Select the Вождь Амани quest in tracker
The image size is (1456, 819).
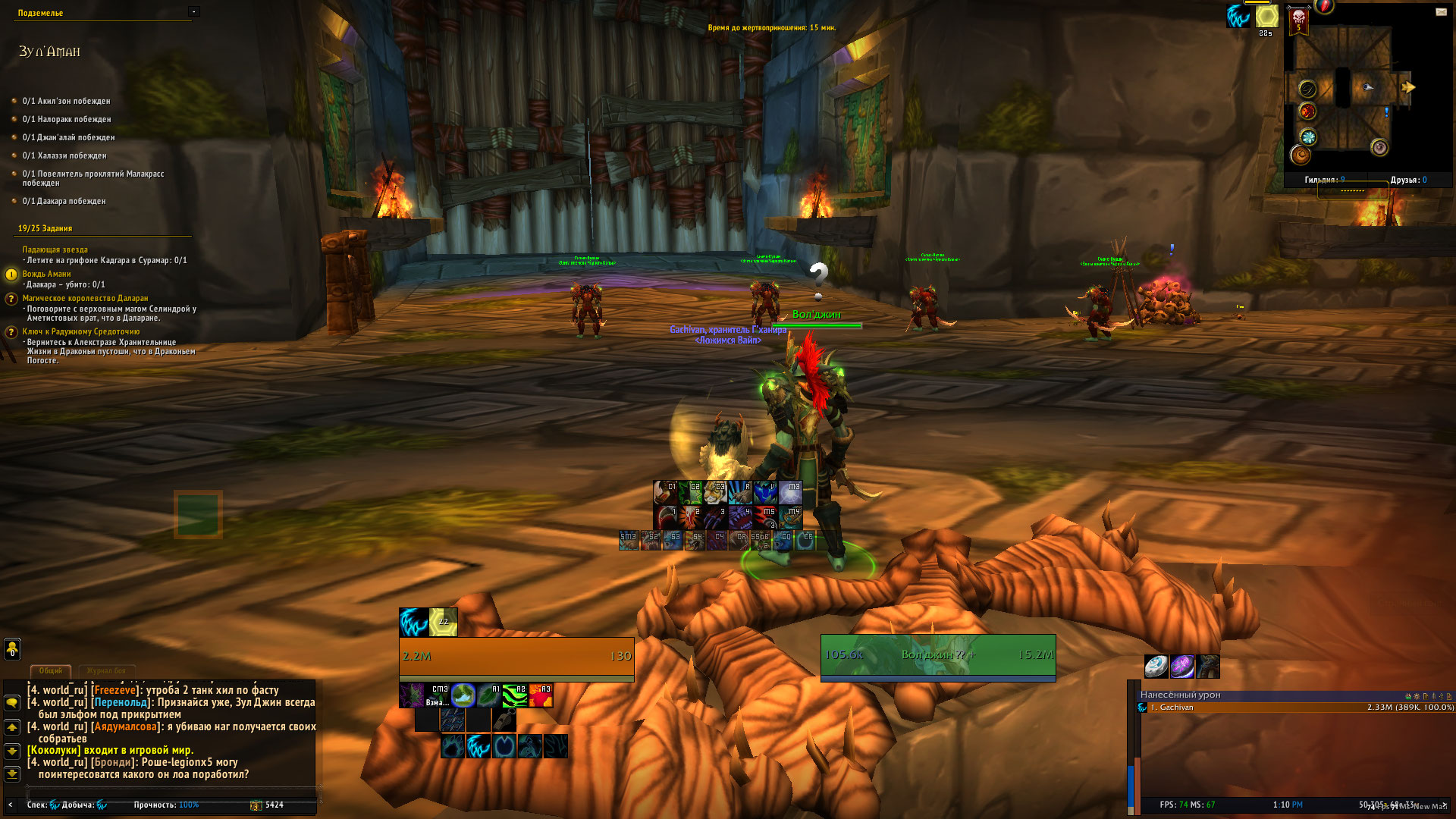coord(46,274)
